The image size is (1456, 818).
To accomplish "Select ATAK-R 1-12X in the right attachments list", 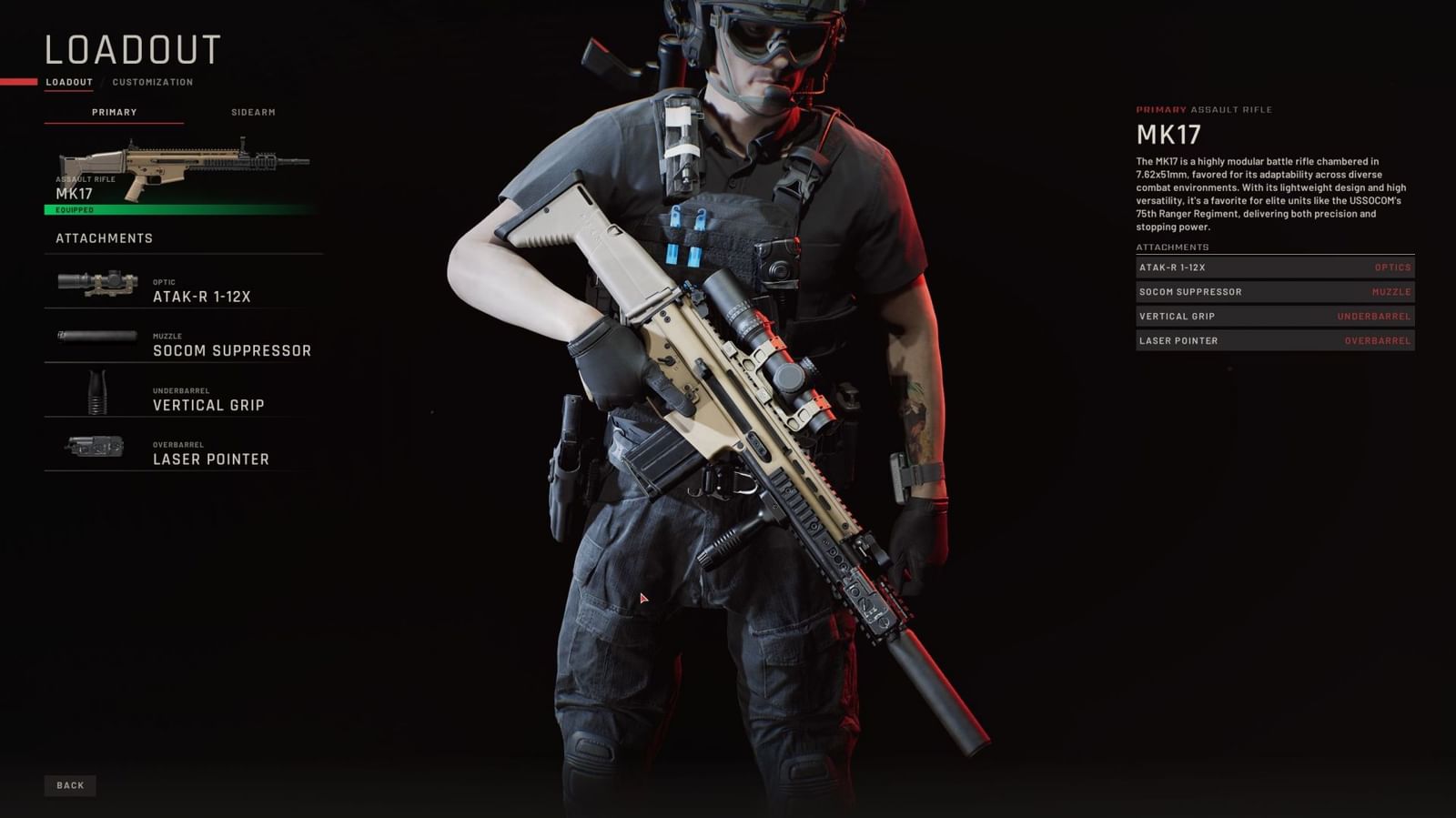I will 1273,268.
